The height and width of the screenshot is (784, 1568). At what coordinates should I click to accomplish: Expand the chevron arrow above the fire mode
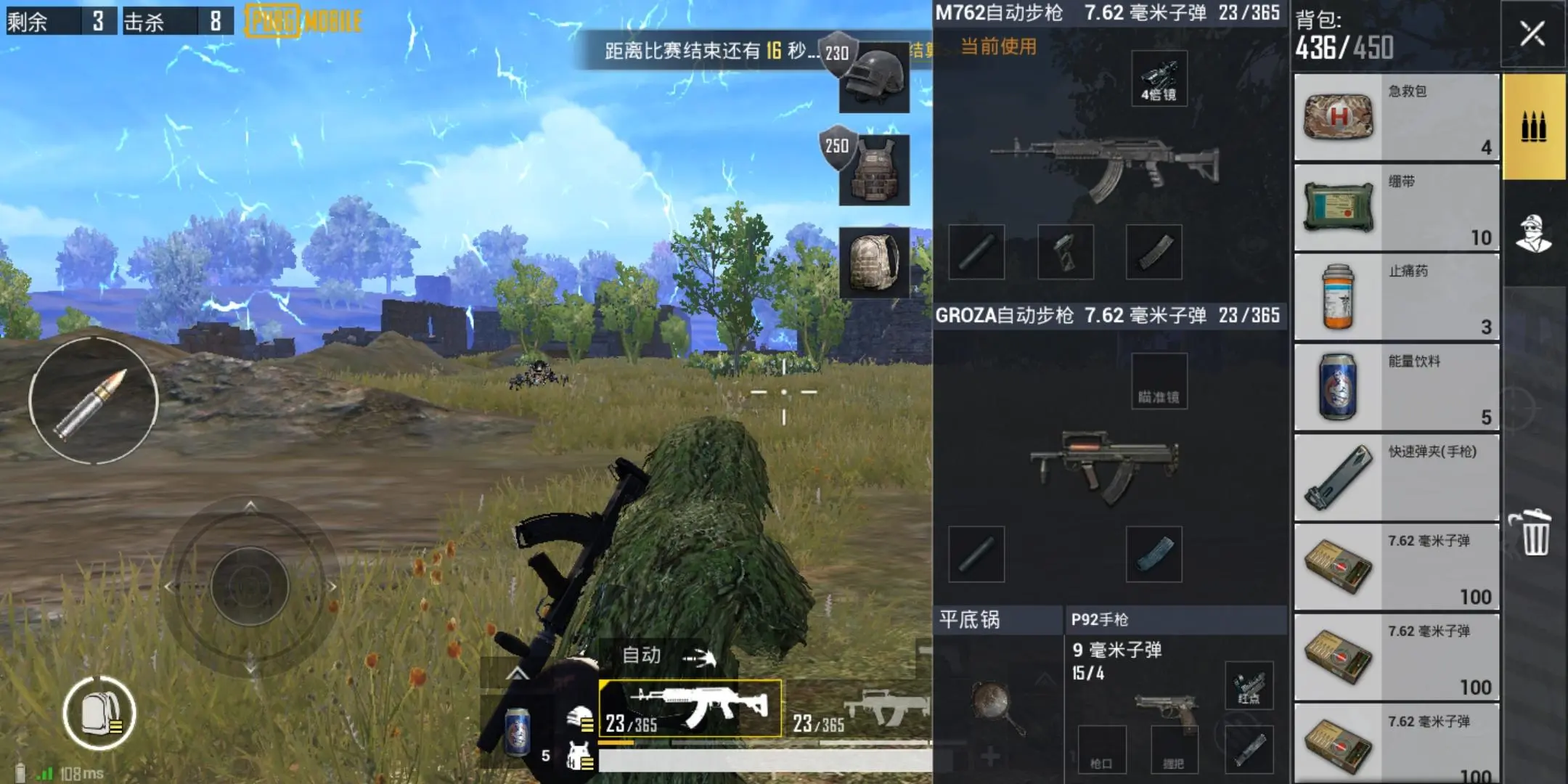519,675
